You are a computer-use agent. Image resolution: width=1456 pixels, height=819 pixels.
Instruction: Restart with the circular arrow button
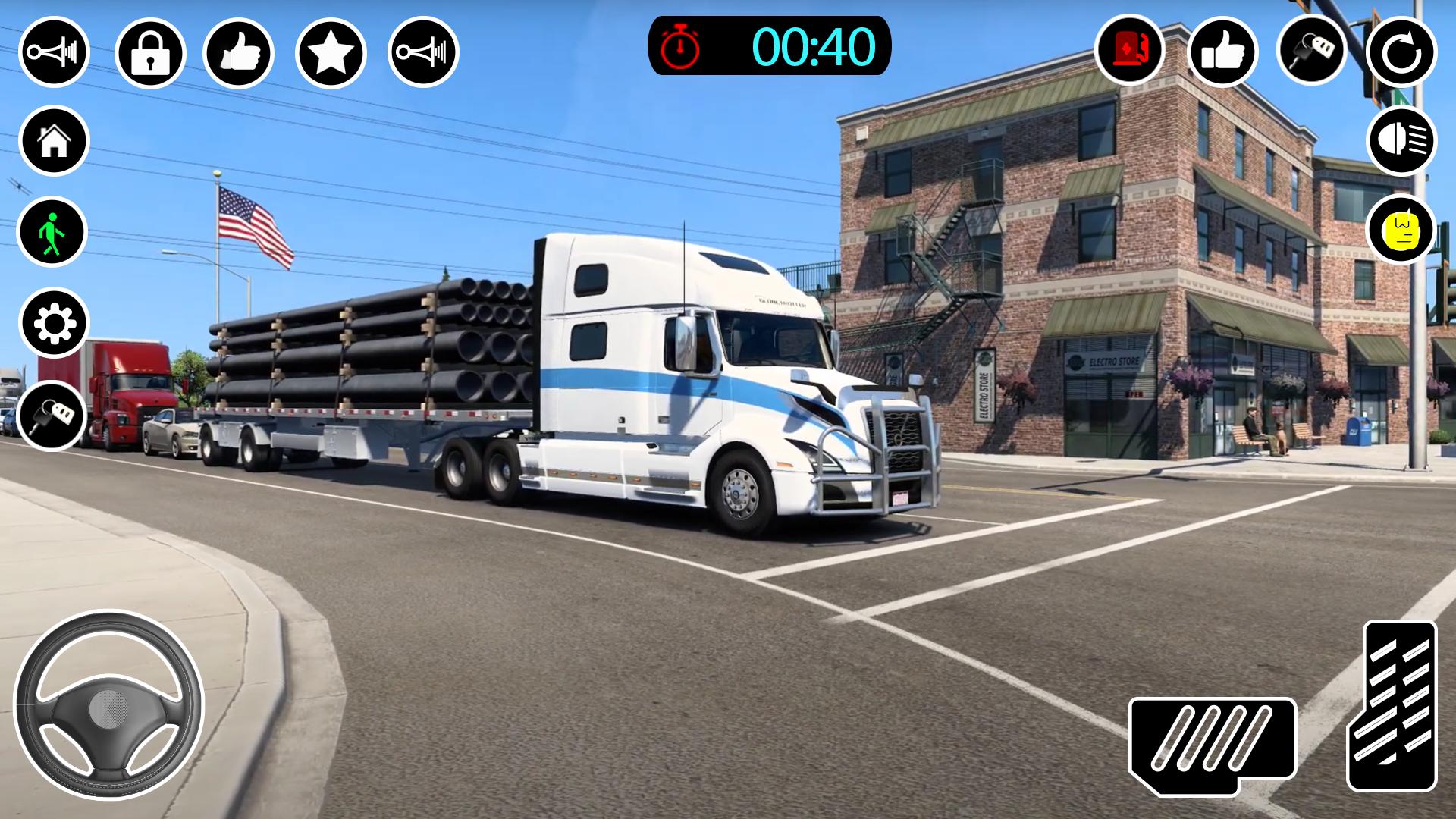pyautogui.click(x=1401, y=52)
